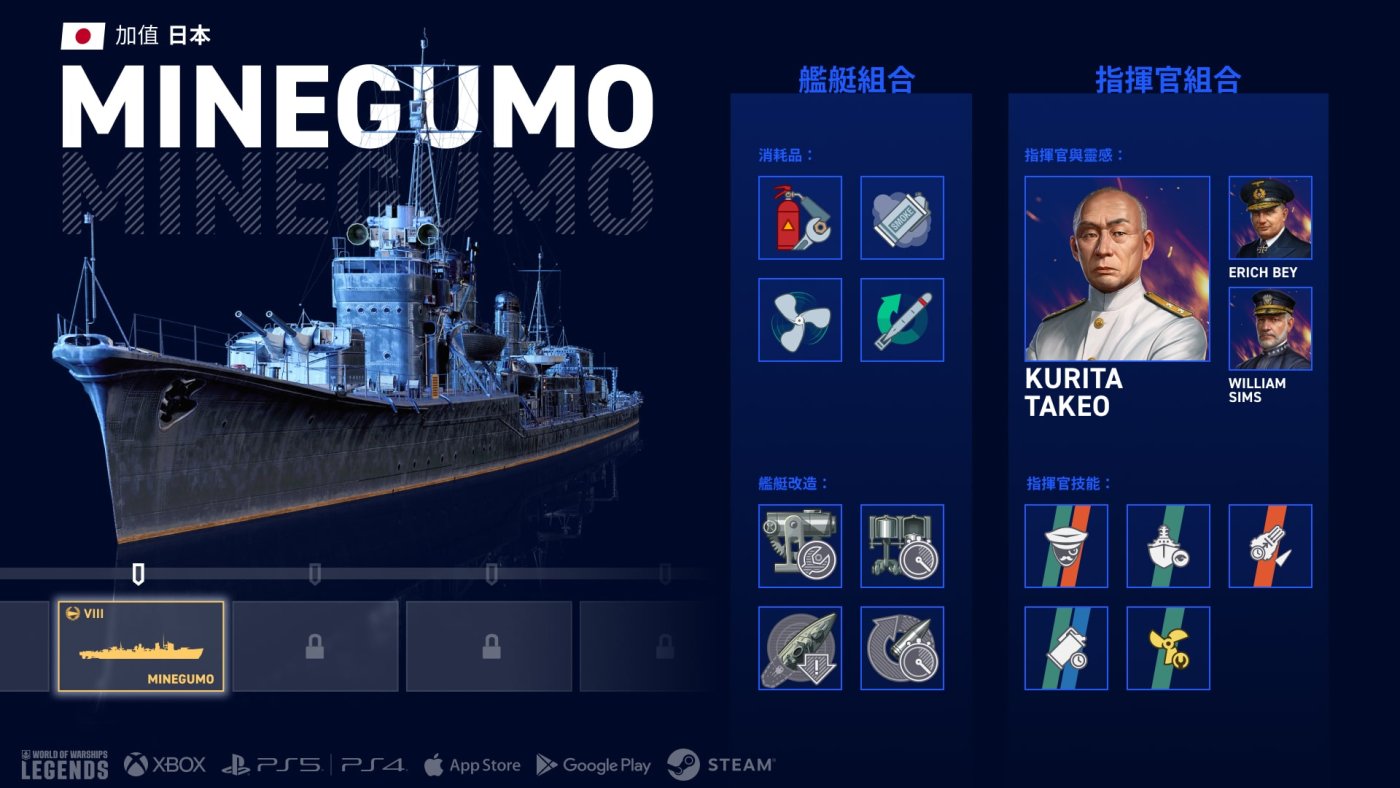Pick the torpedo with stopwatch modification icon
This screenshot has width=1400, height=788.
pos(902,648)
